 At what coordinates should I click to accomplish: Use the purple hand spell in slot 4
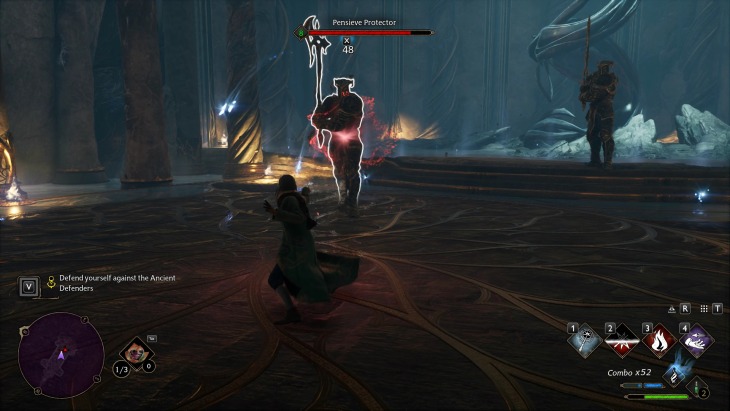point(696,341)
